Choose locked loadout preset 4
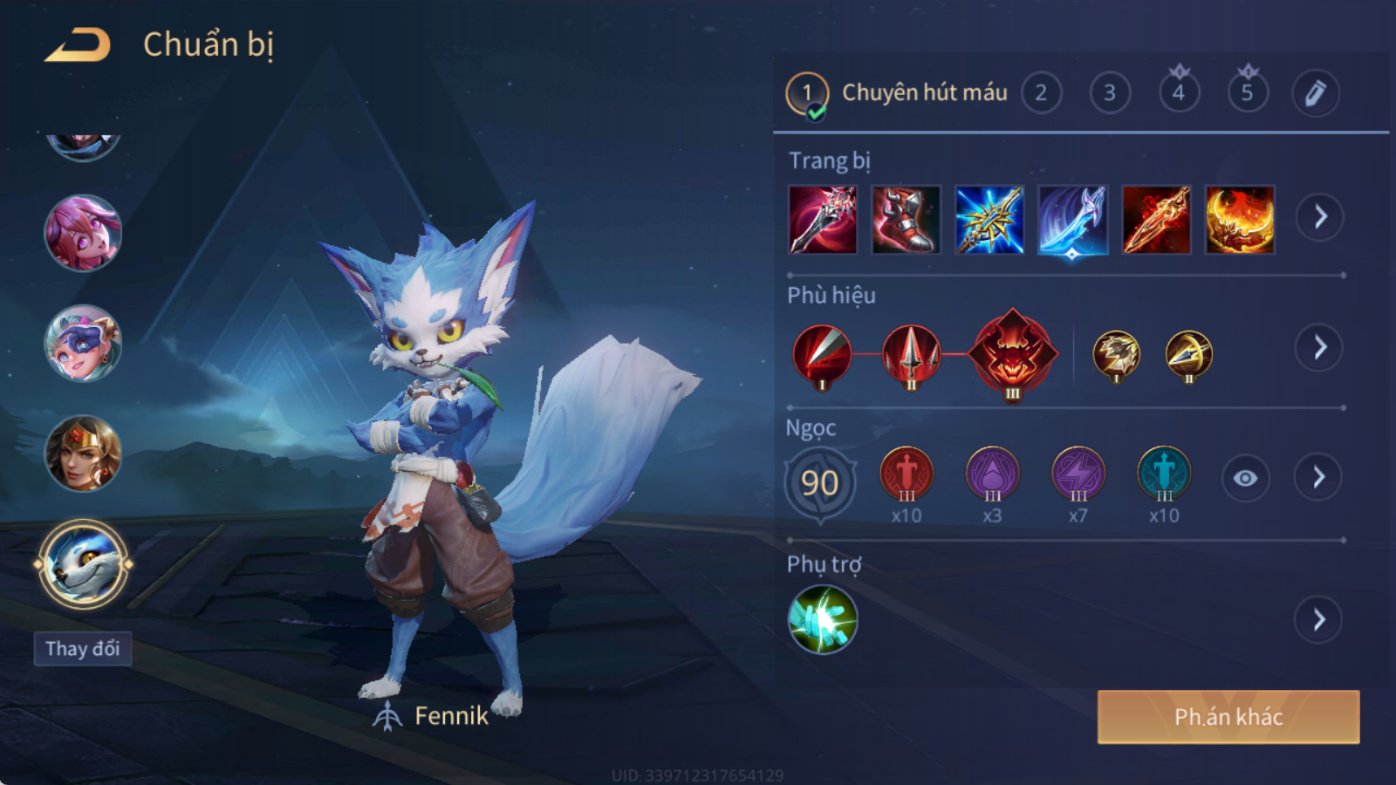This screenshot has width=1396, height=785. pos(1179,93)
